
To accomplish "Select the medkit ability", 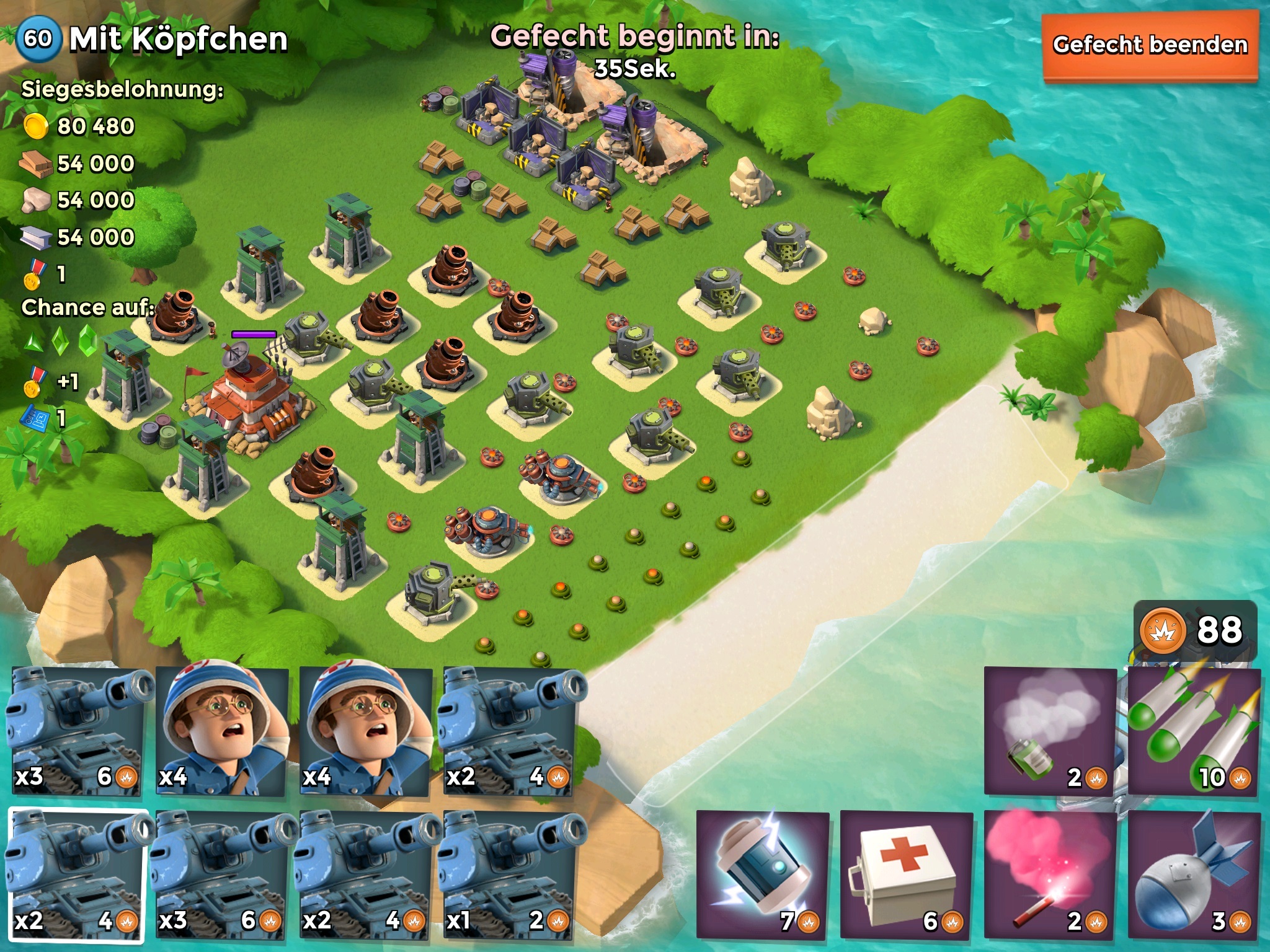I will (x=906, y=874).
